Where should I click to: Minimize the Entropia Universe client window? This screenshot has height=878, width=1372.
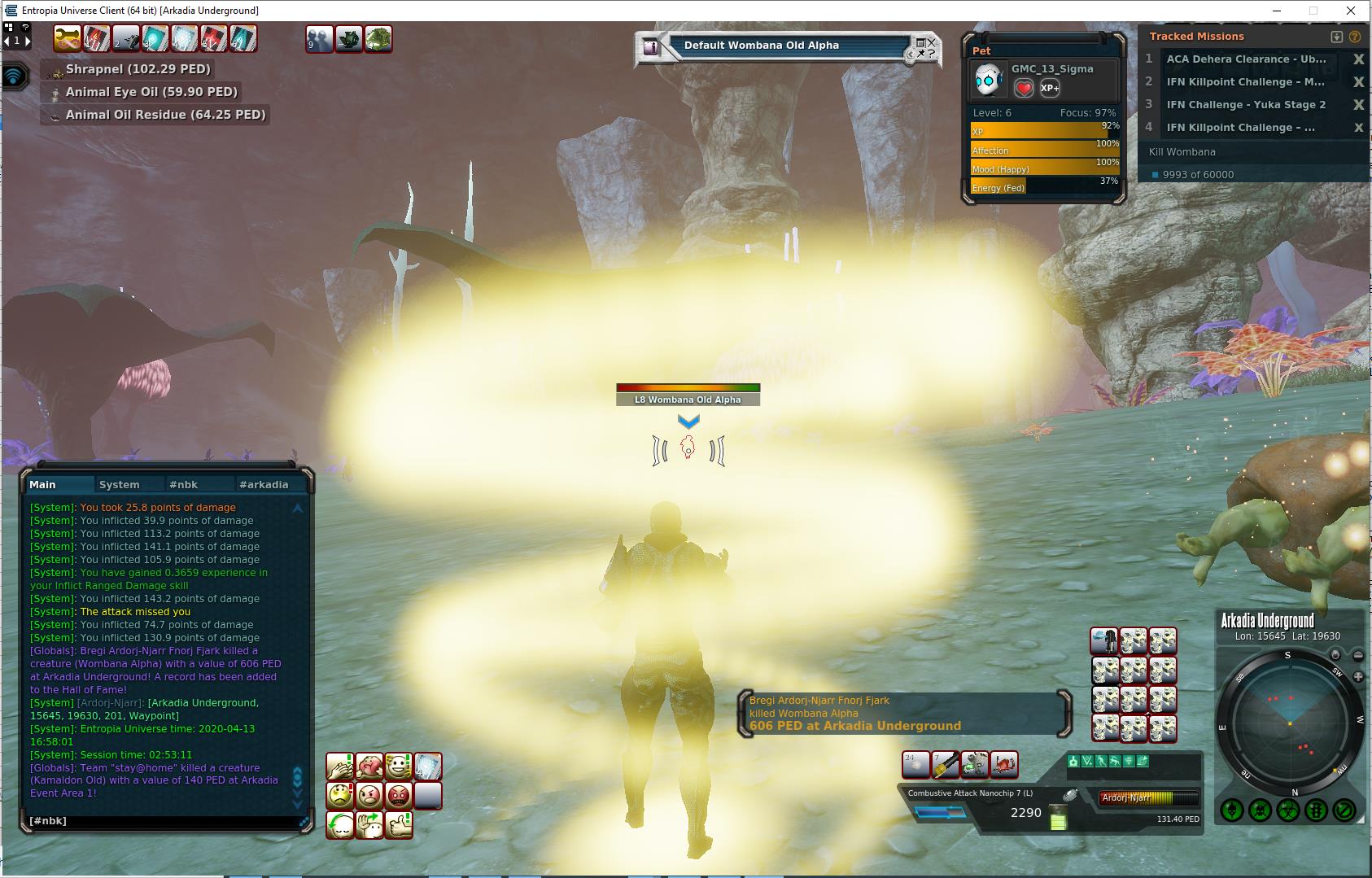1276,11
